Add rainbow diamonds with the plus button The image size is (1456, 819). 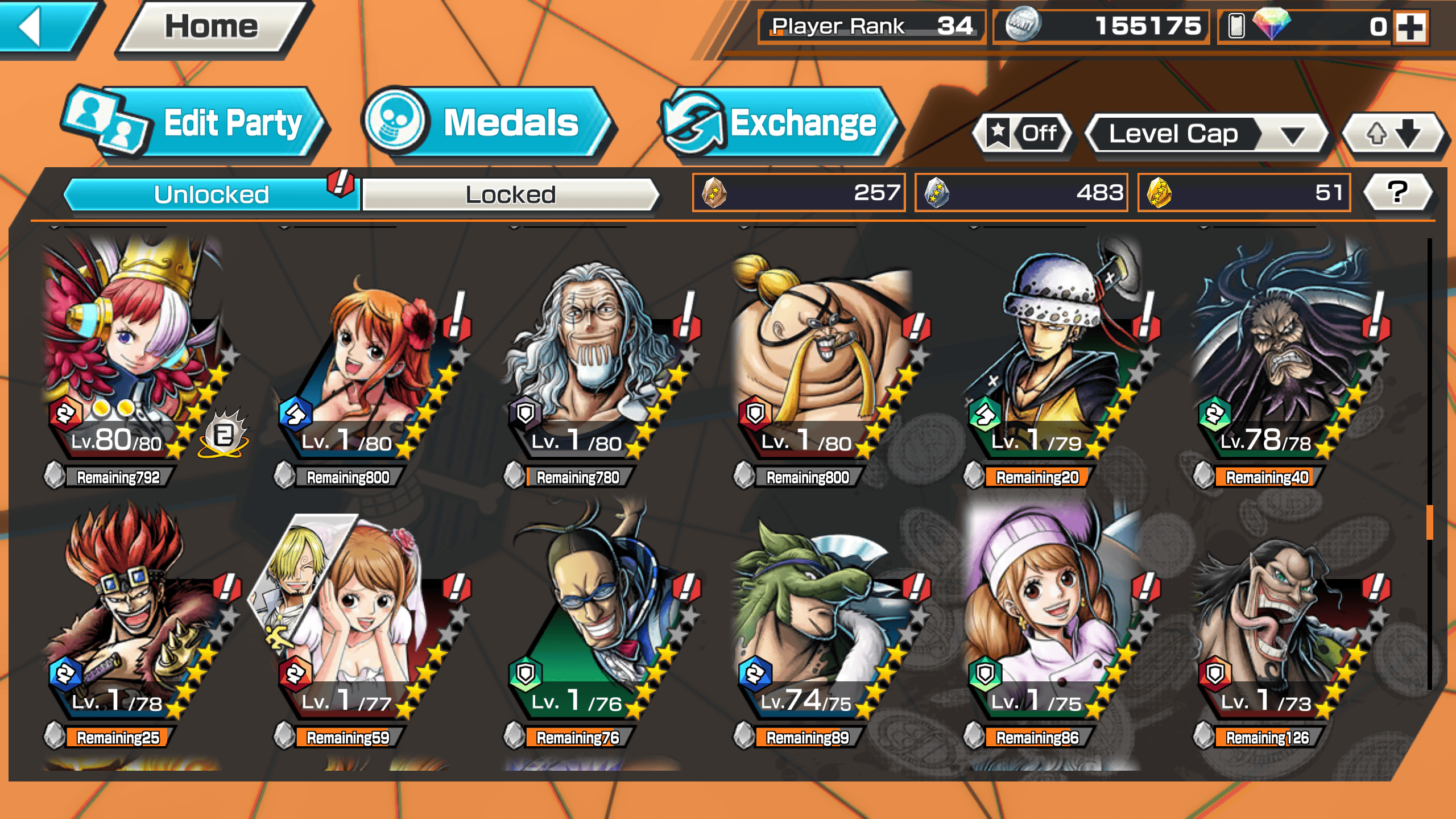(1410, 26)
